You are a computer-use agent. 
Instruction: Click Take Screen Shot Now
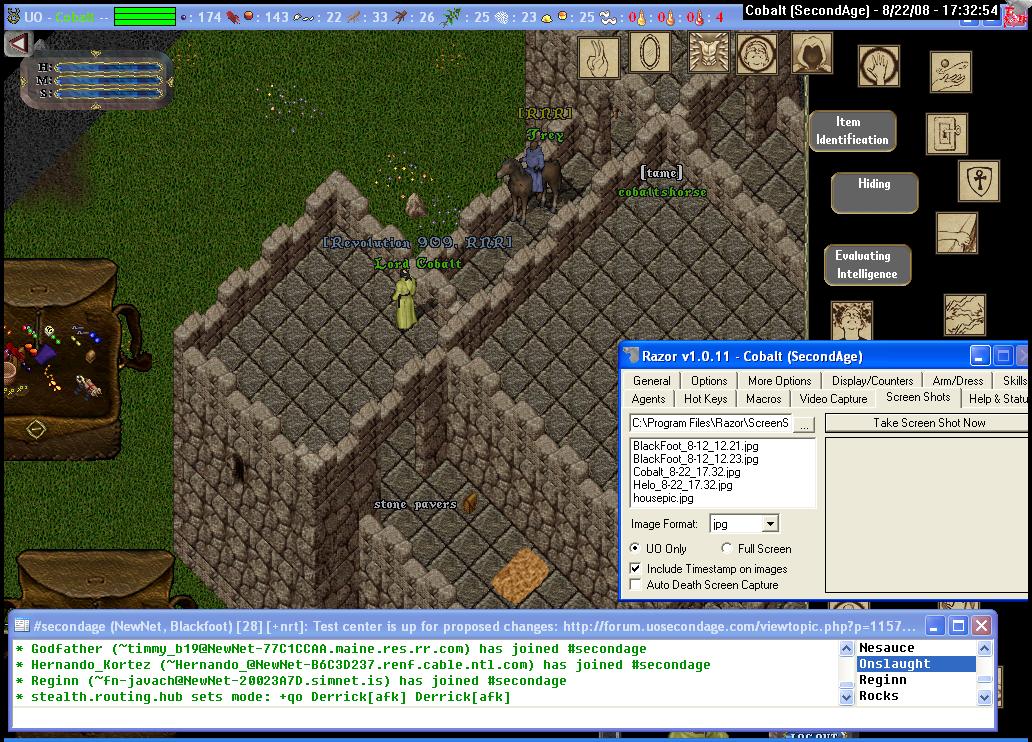click(x=928, y=423)
